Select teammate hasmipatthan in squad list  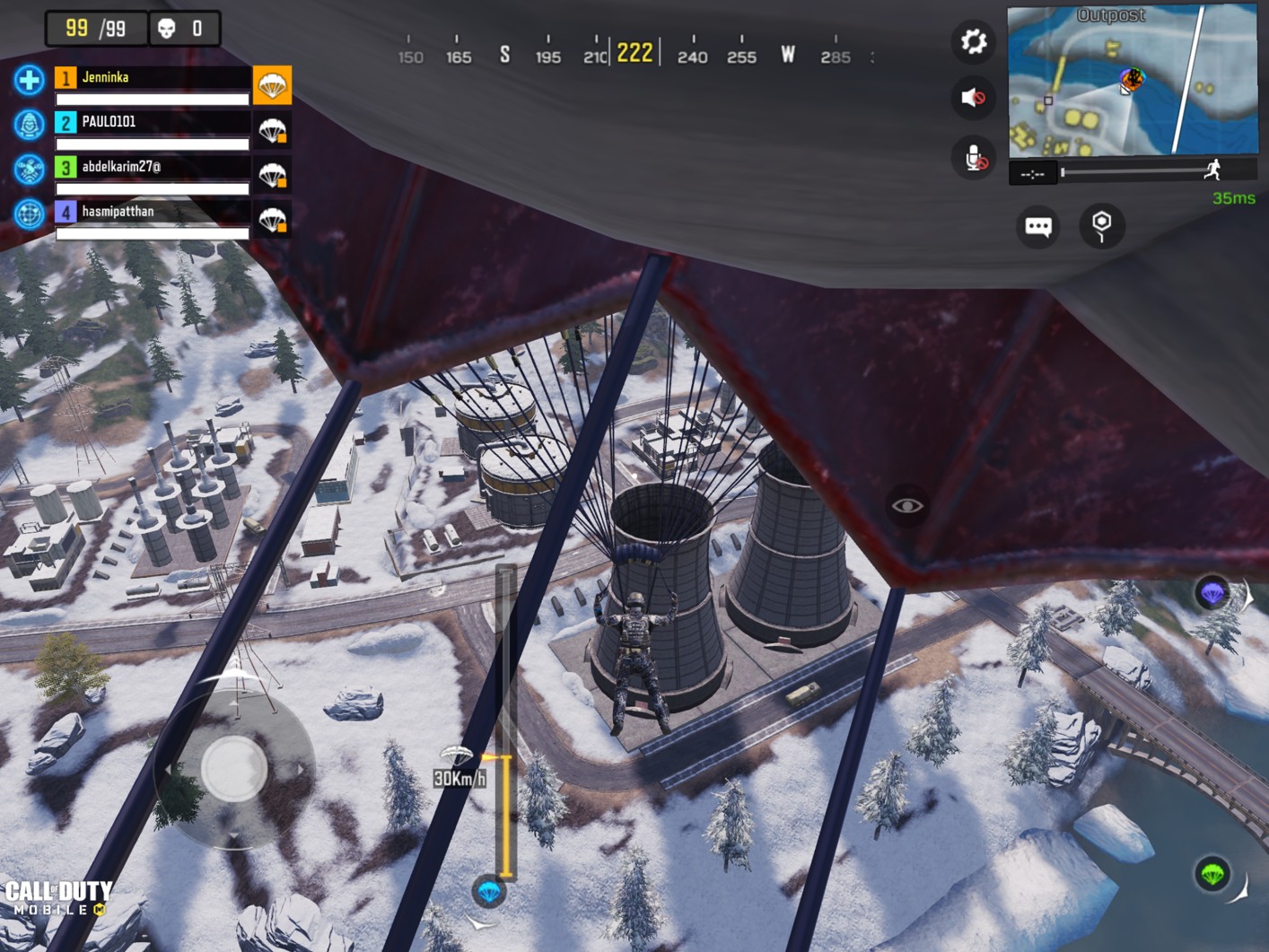(153, 213)
